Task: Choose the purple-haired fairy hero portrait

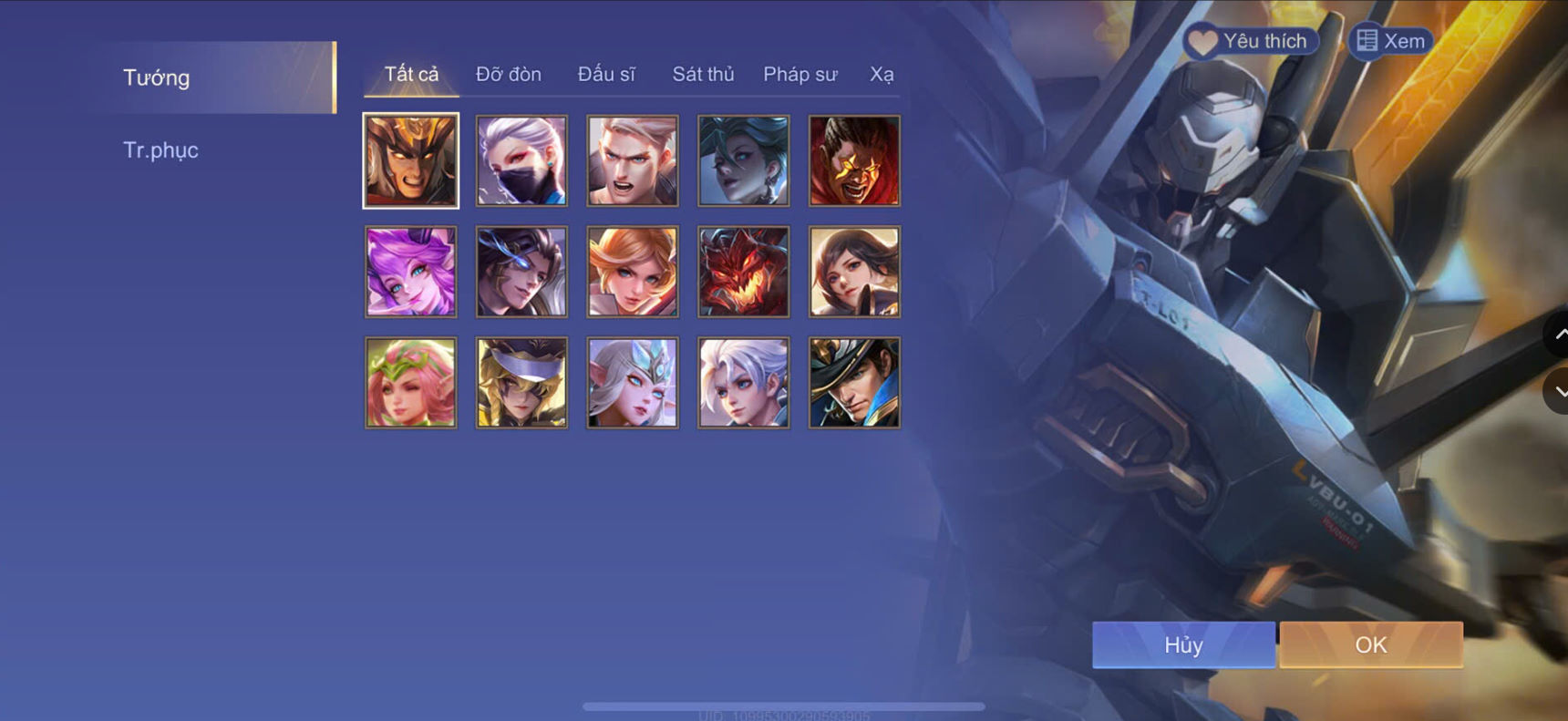Action: click(x=409, y=271)
